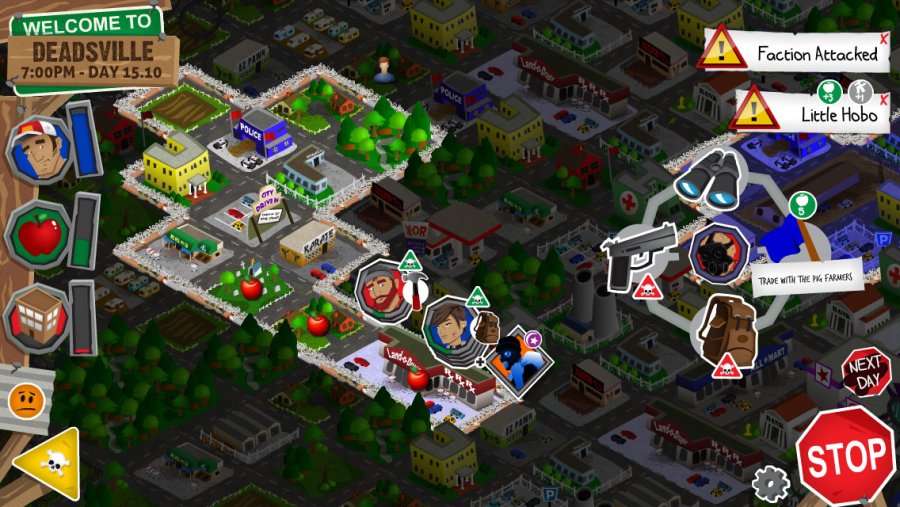The image size is (900, 507).
Task: Open settings with the gear icon
Action: [x=770, y=484]
